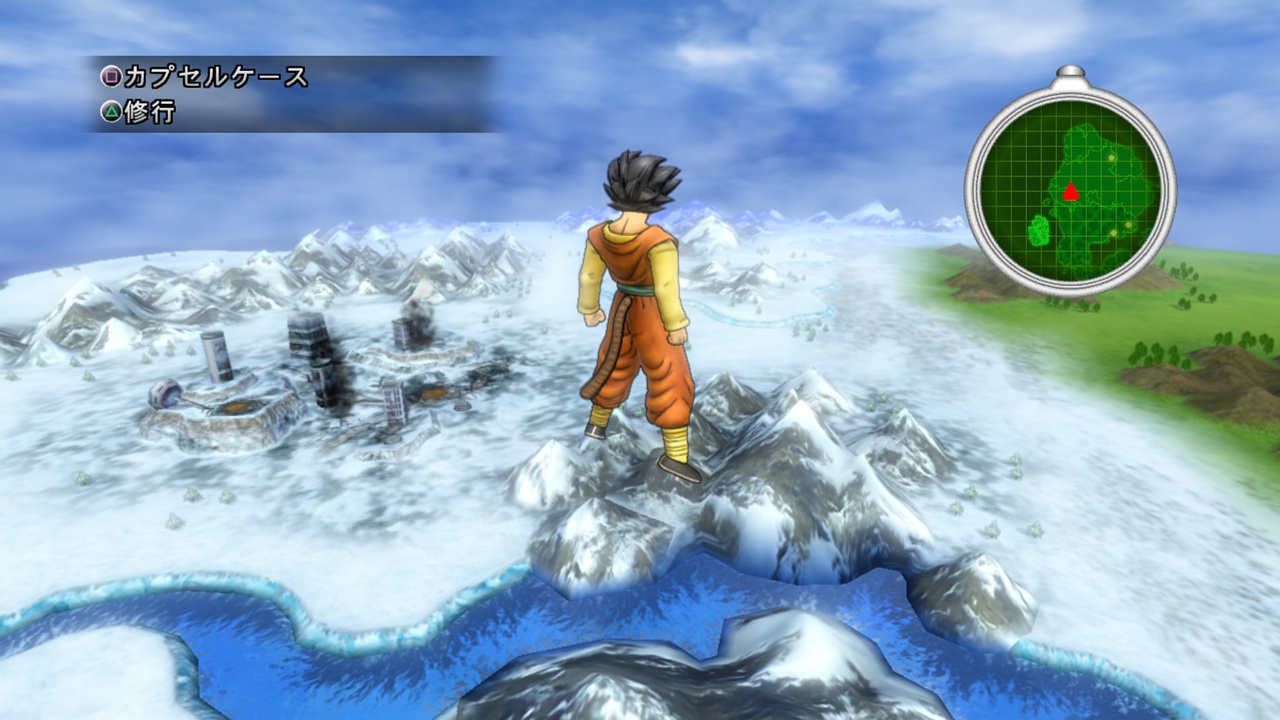The image size is (1280, 720).
Task: Select the bright green forest zone on the radar
Action: (1038, 230)
